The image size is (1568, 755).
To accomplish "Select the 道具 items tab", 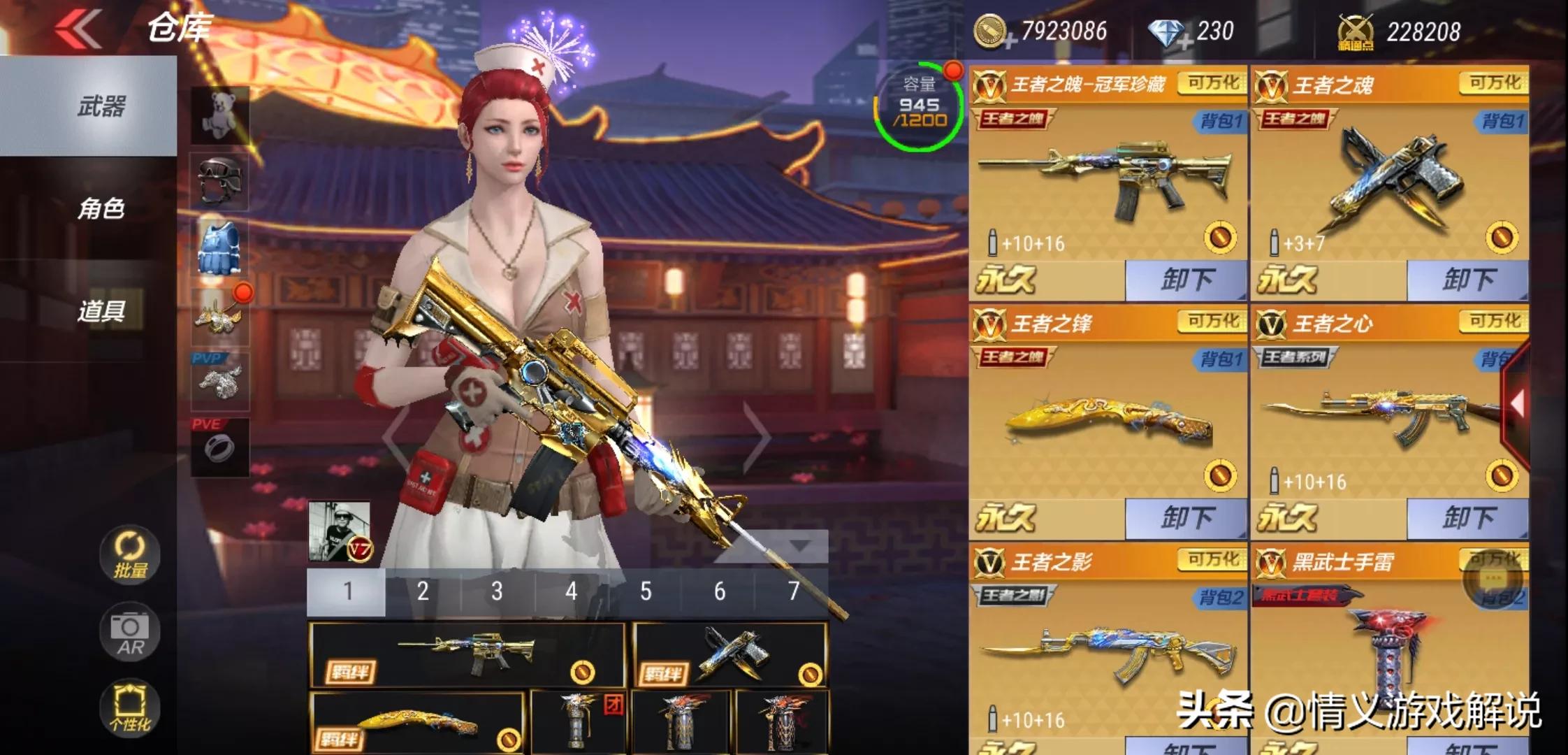I will (101, 310).
